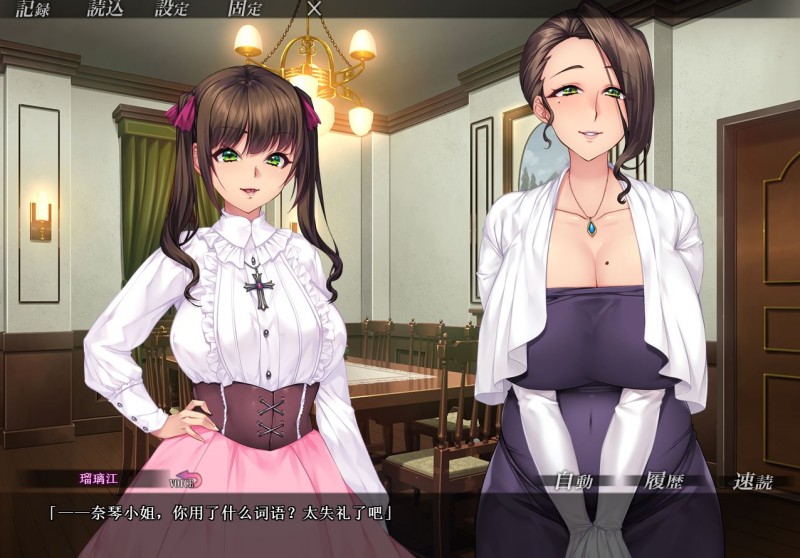800x558 pixels.
Task: Enable 速読 fast-skip mode
Action: click(752, 481)
